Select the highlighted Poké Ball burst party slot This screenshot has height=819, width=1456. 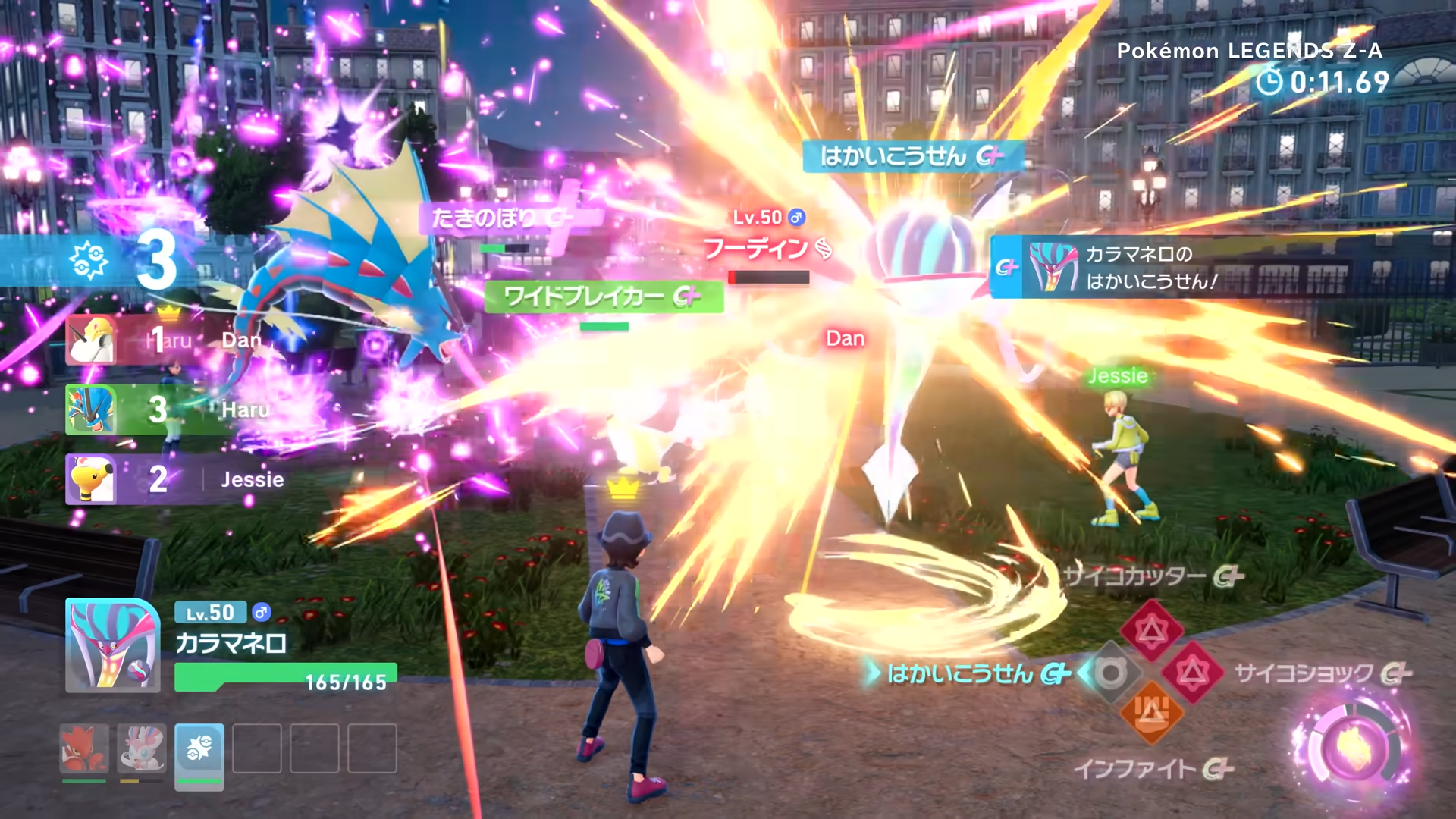click(x=199, y=751)
